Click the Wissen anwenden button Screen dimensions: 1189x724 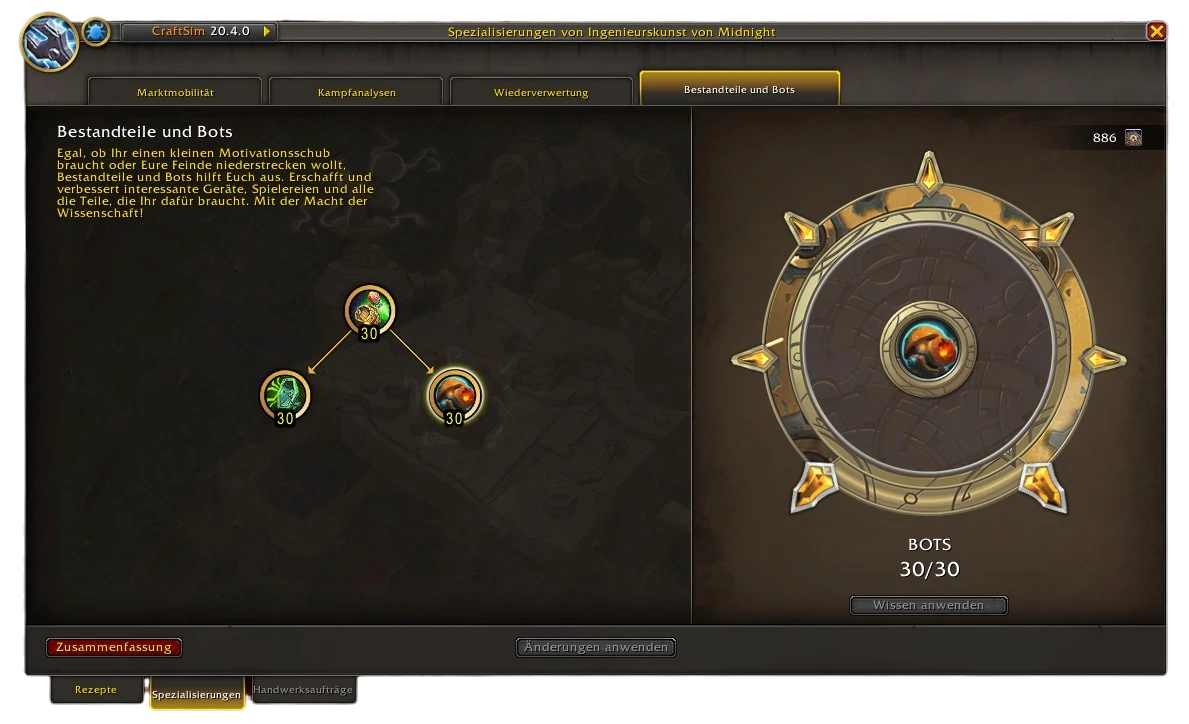928,605
